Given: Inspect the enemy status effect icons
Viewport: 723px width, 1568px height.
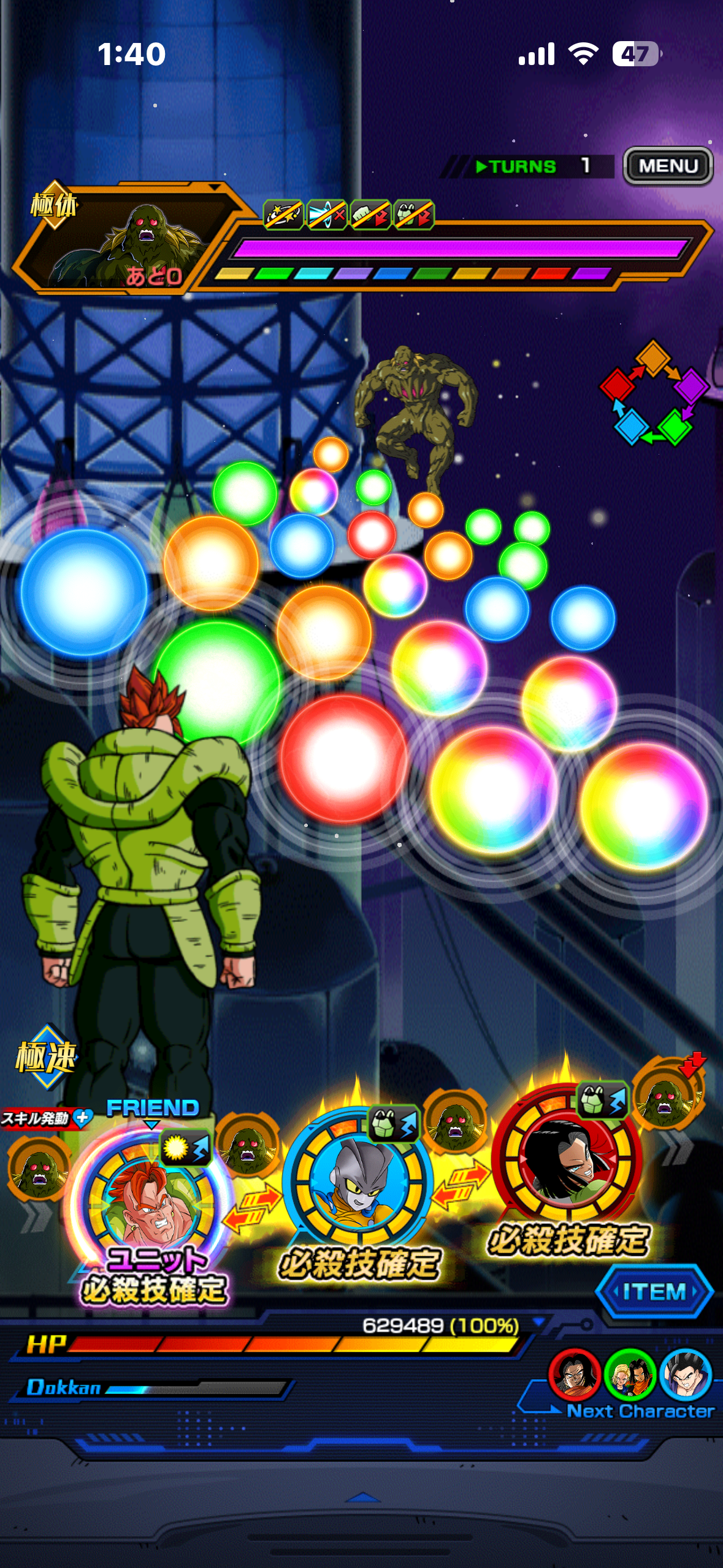Looking at the screenshot, I should 348,215.
